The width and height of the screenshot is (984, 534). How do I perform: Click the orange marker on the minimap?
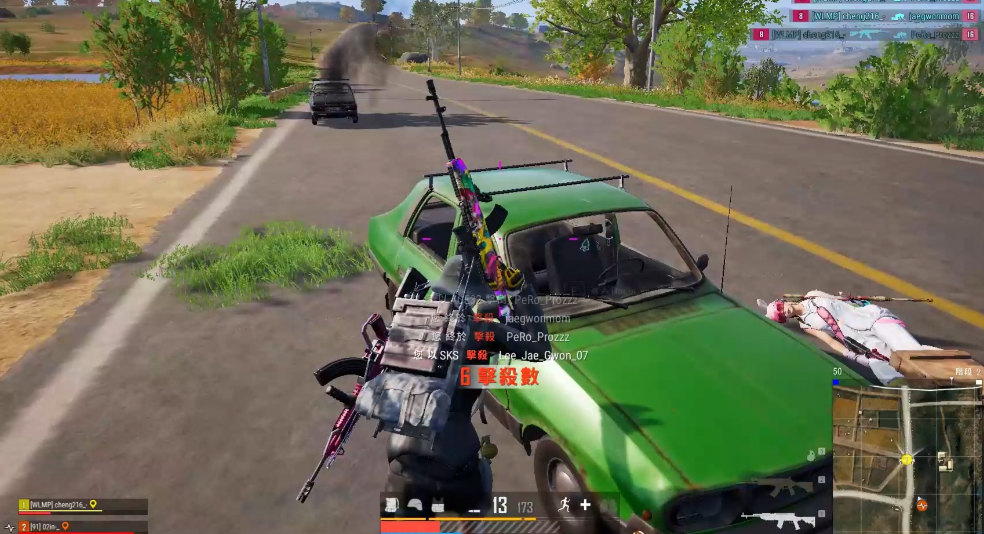[921, 505]
